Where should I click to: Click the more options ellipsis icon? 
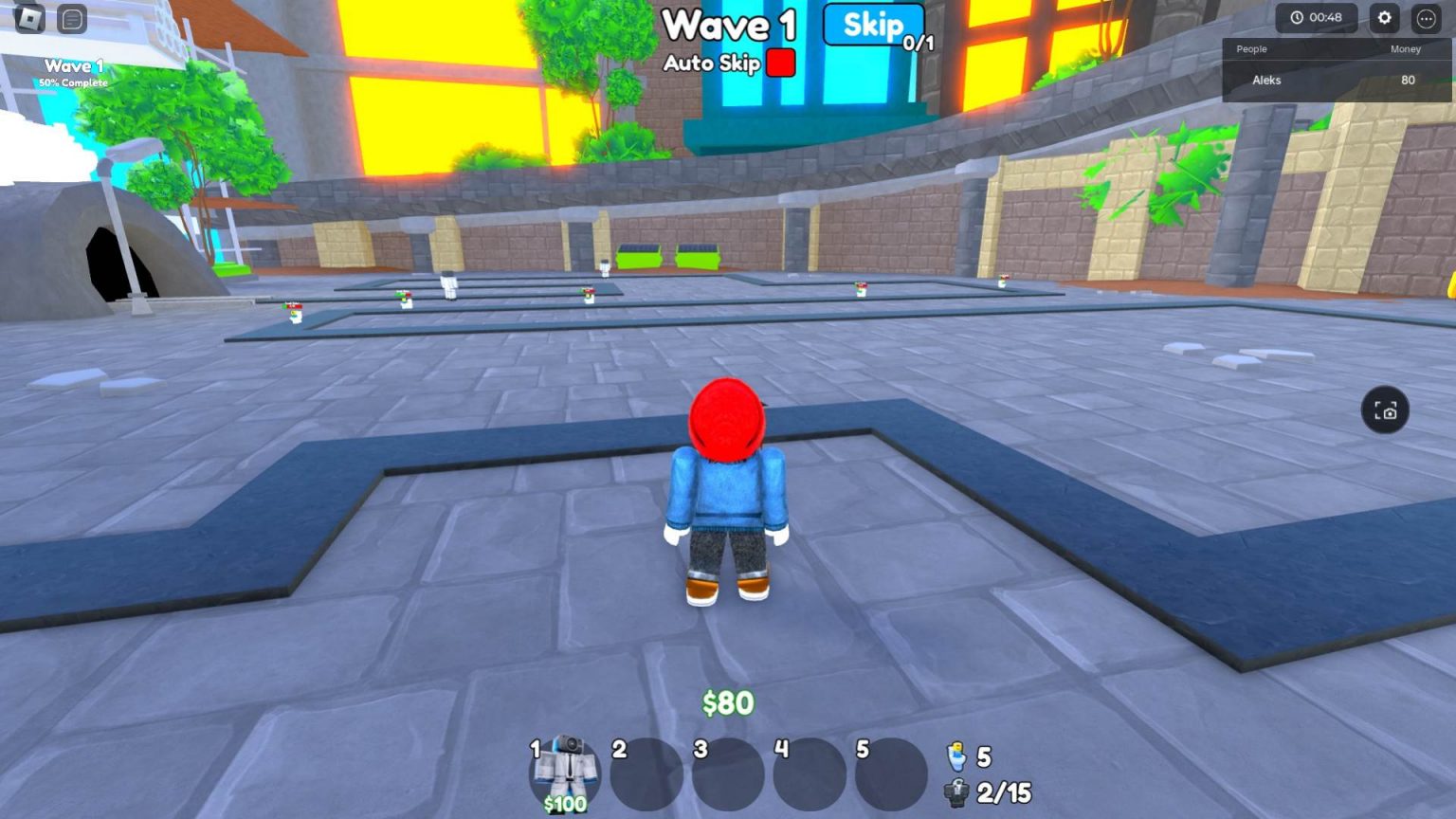coord(1425,17)
